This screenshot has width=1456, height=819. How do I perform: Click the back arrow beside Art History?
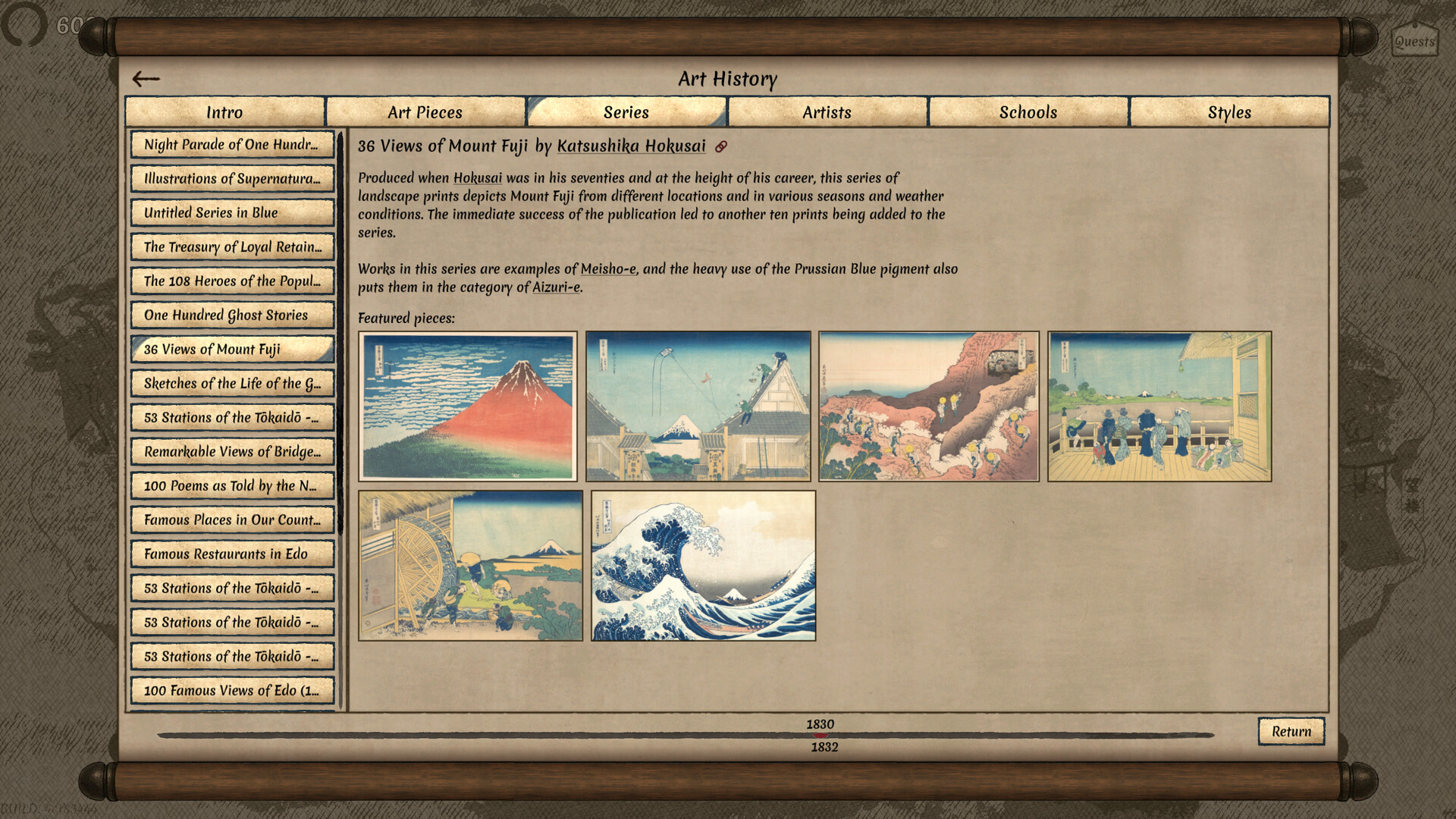point(146,78)
